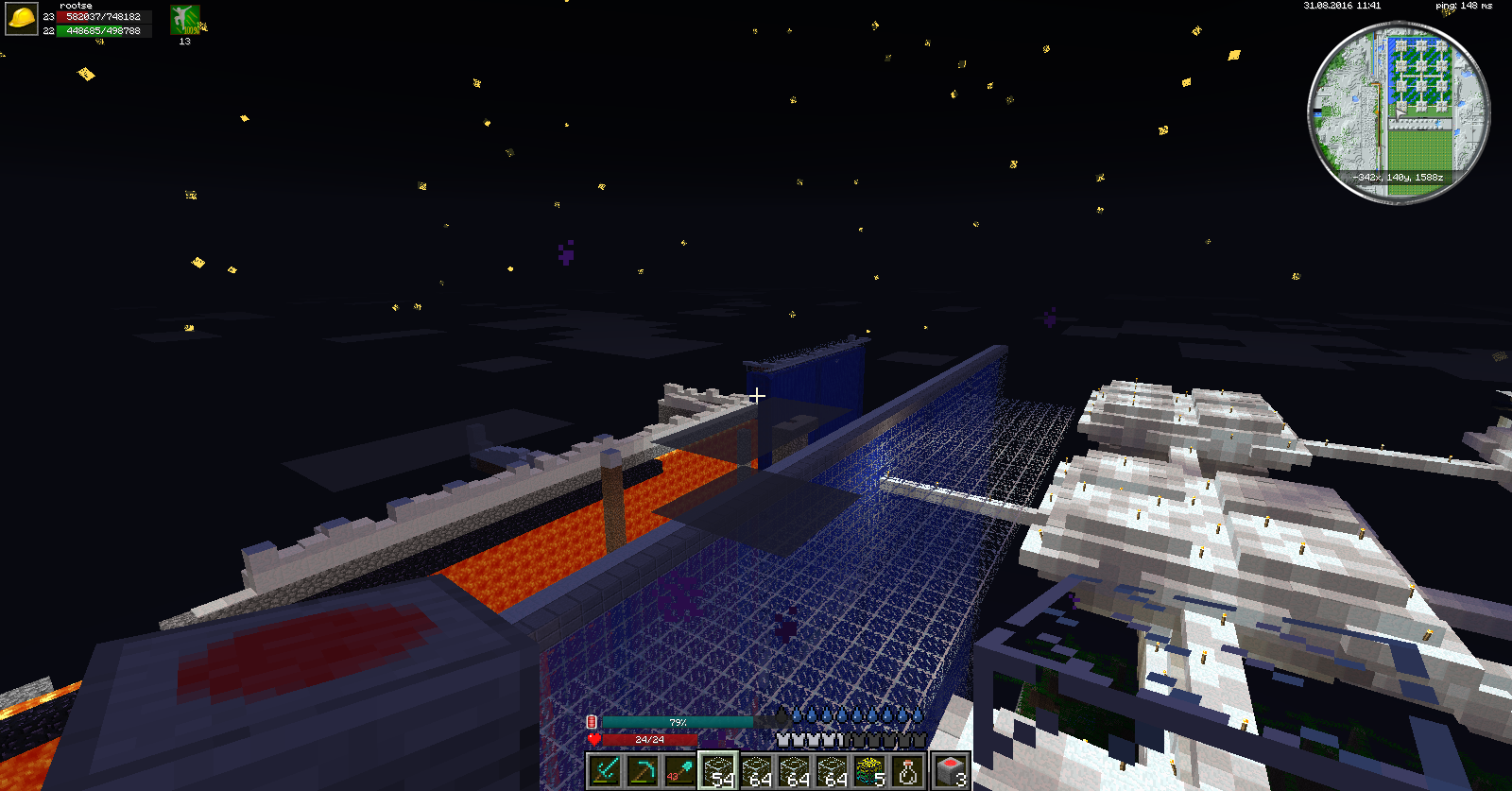Select the red-dot stone block stack of 3

click(951, 771)
